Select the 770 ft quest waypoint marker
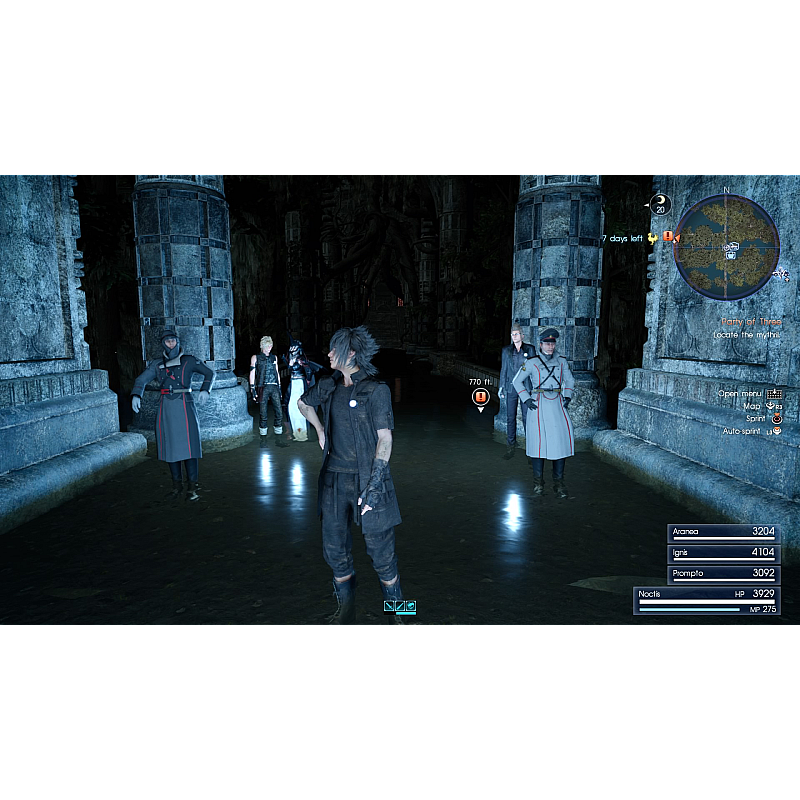Image resolution: width=800 pixels, height=800 pixels. 481,397
